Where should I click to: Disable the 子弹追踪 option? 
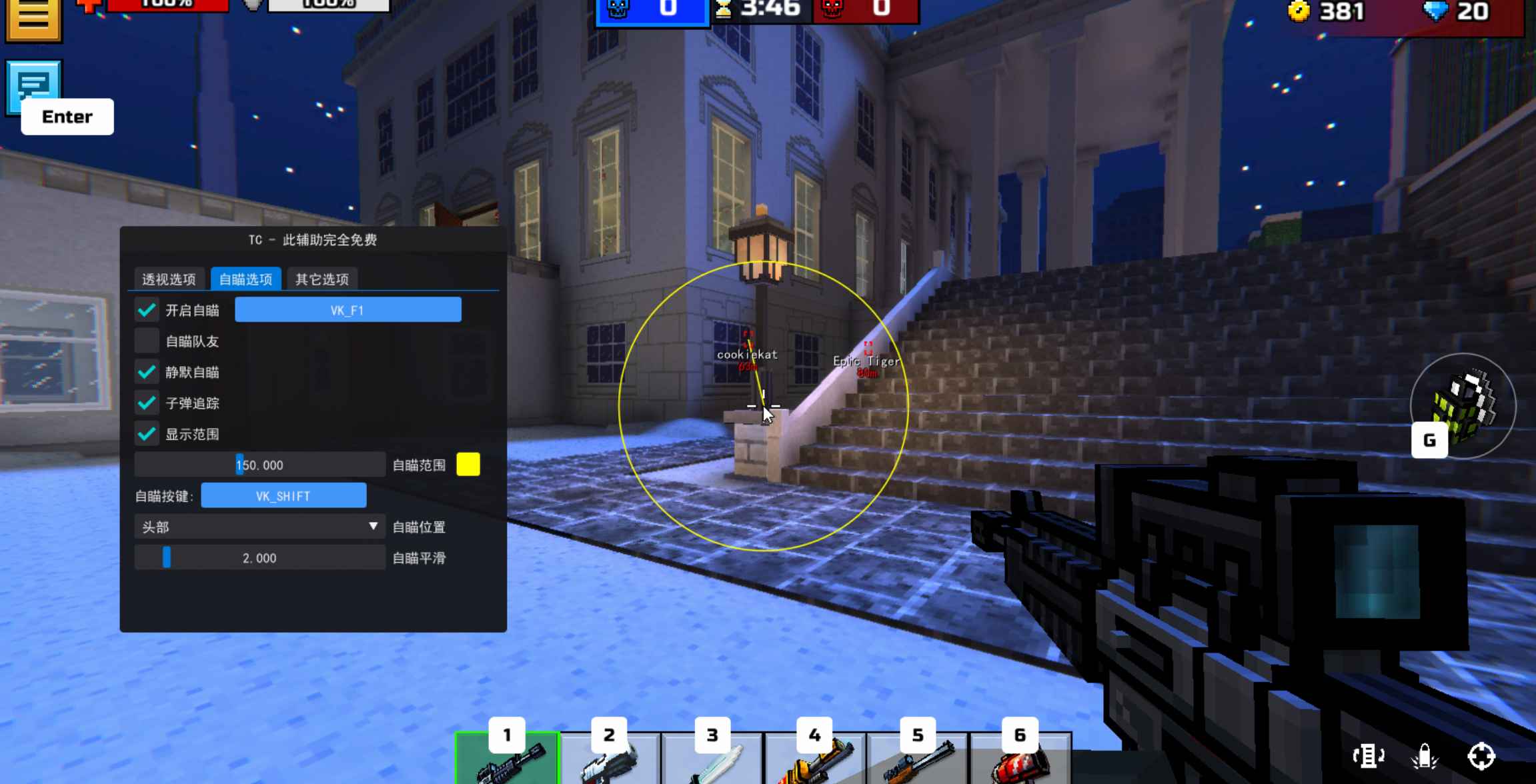pos(147,403)
